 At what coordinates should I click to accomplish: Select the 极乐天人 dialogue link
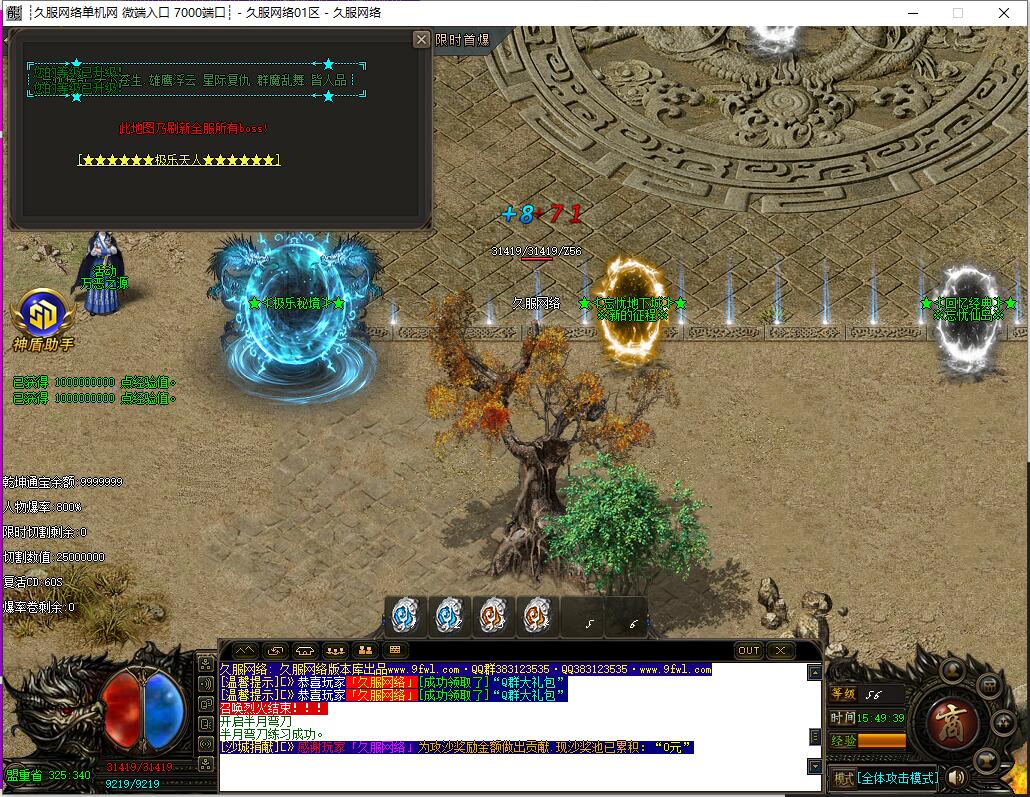179,160
